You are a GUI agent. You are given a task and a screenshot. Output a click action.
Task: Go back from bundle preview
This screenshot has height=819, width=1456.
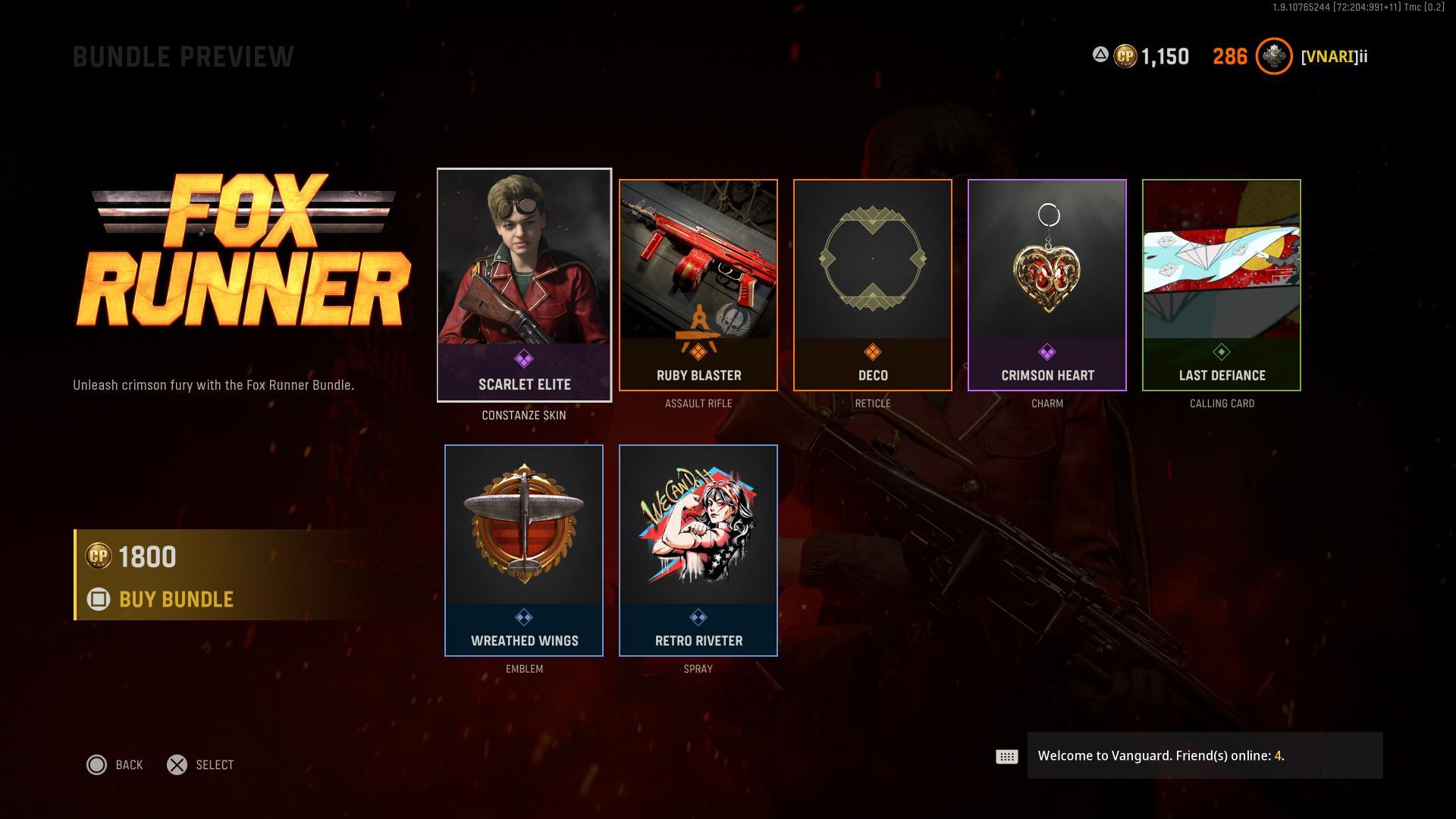[x=115, y=764]
